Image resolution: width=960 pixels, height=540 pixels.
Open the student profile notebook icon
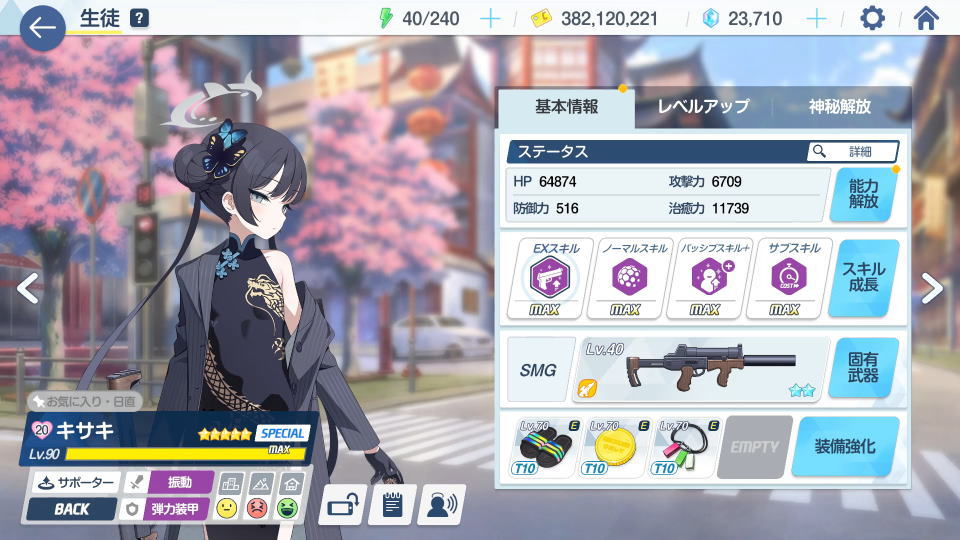coord(392,504)
